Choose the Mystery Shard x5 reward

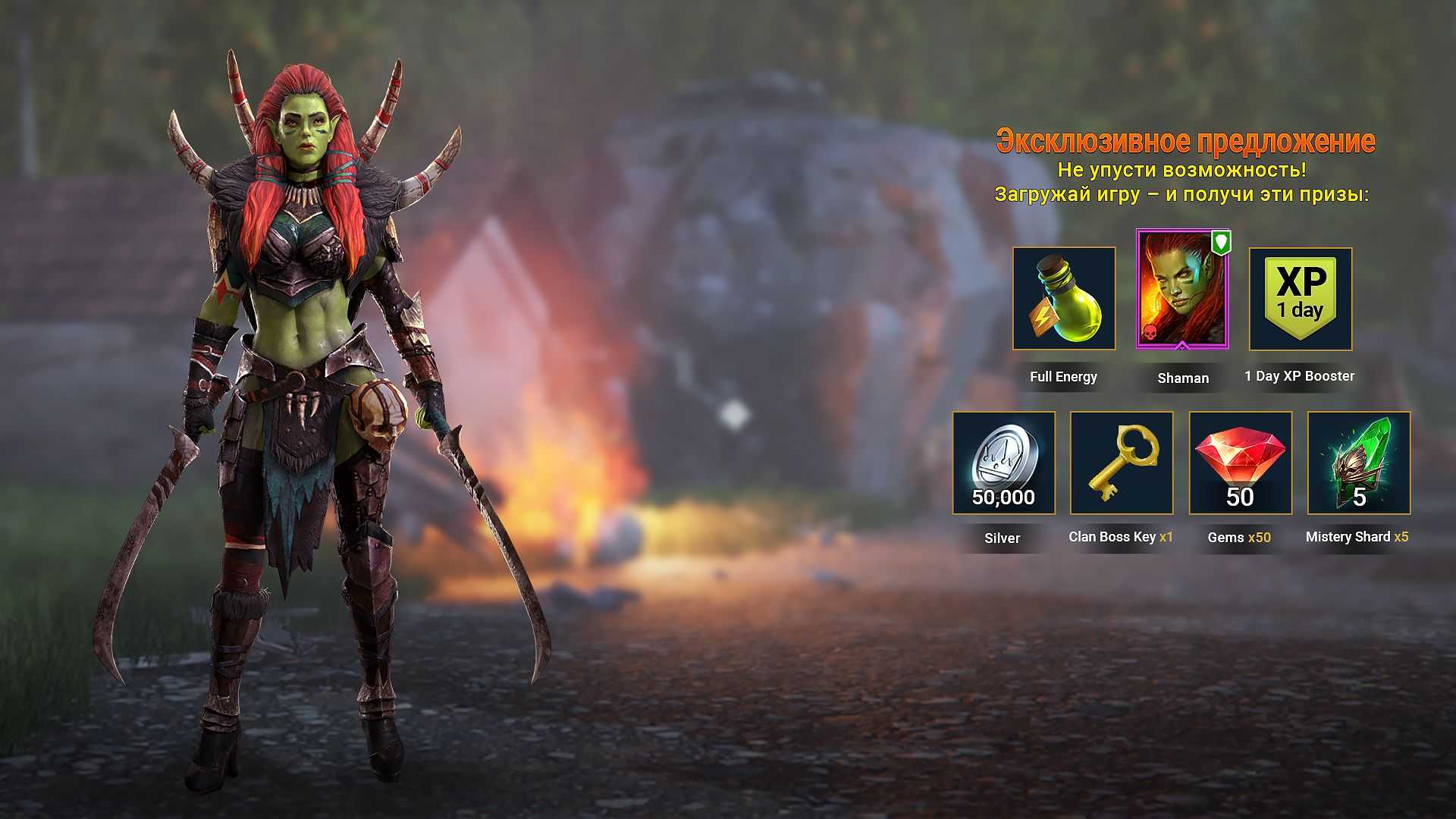(x=1359, y=463)
